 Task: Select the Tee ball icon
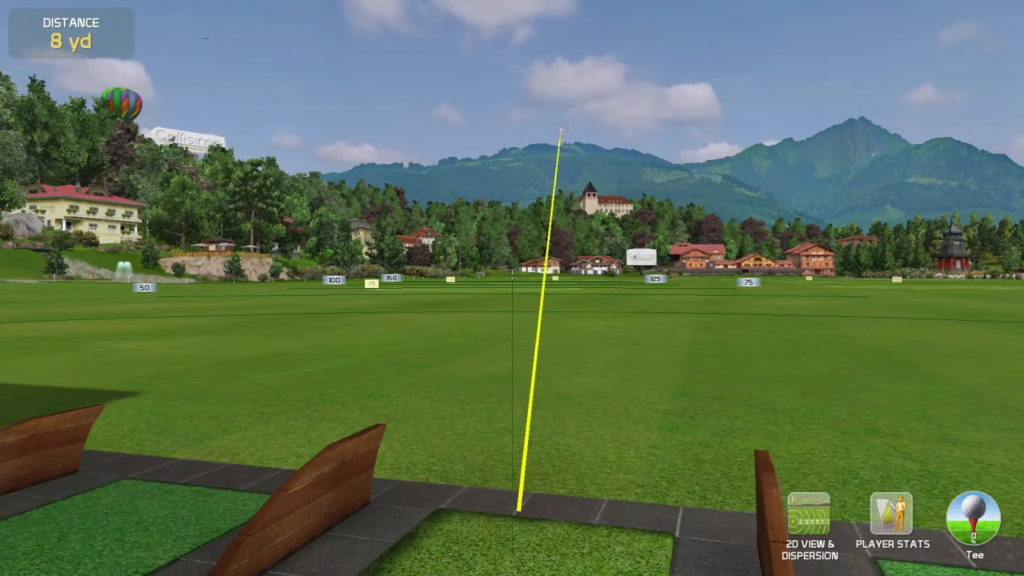(972, 516)
